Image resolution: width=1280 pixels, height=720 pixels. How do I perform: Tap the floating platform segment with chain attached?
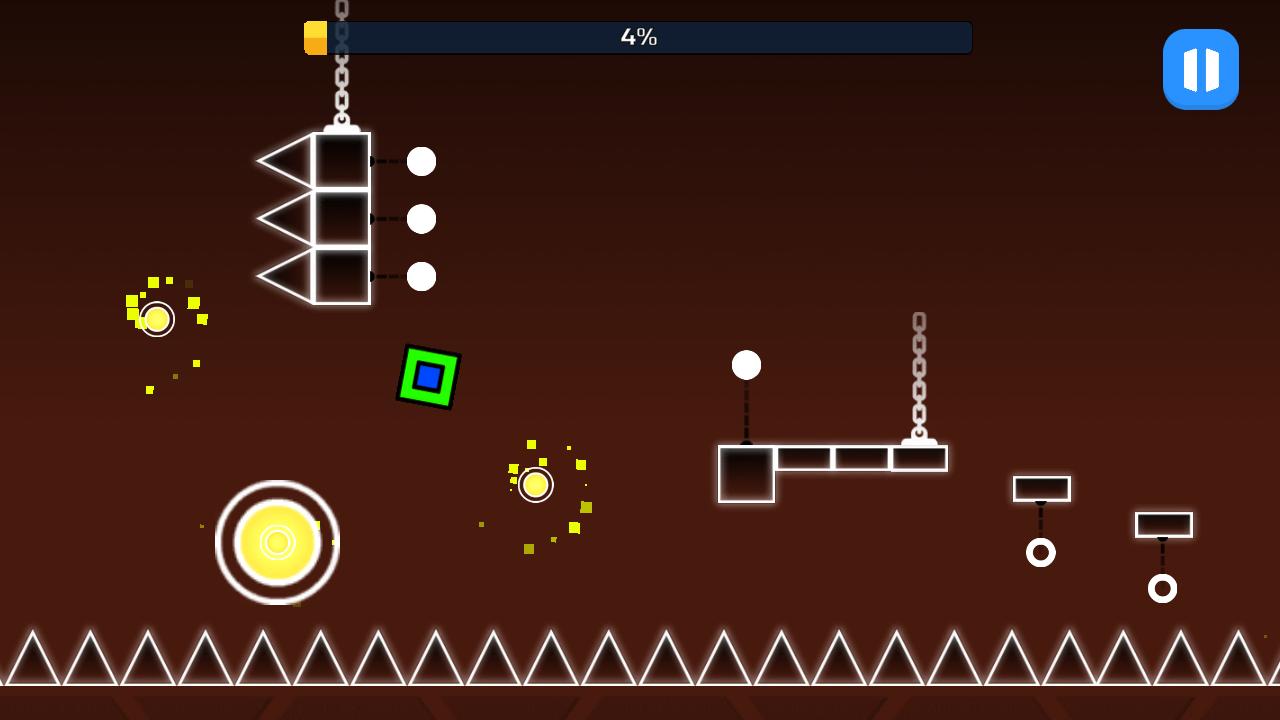coord(917,457)
